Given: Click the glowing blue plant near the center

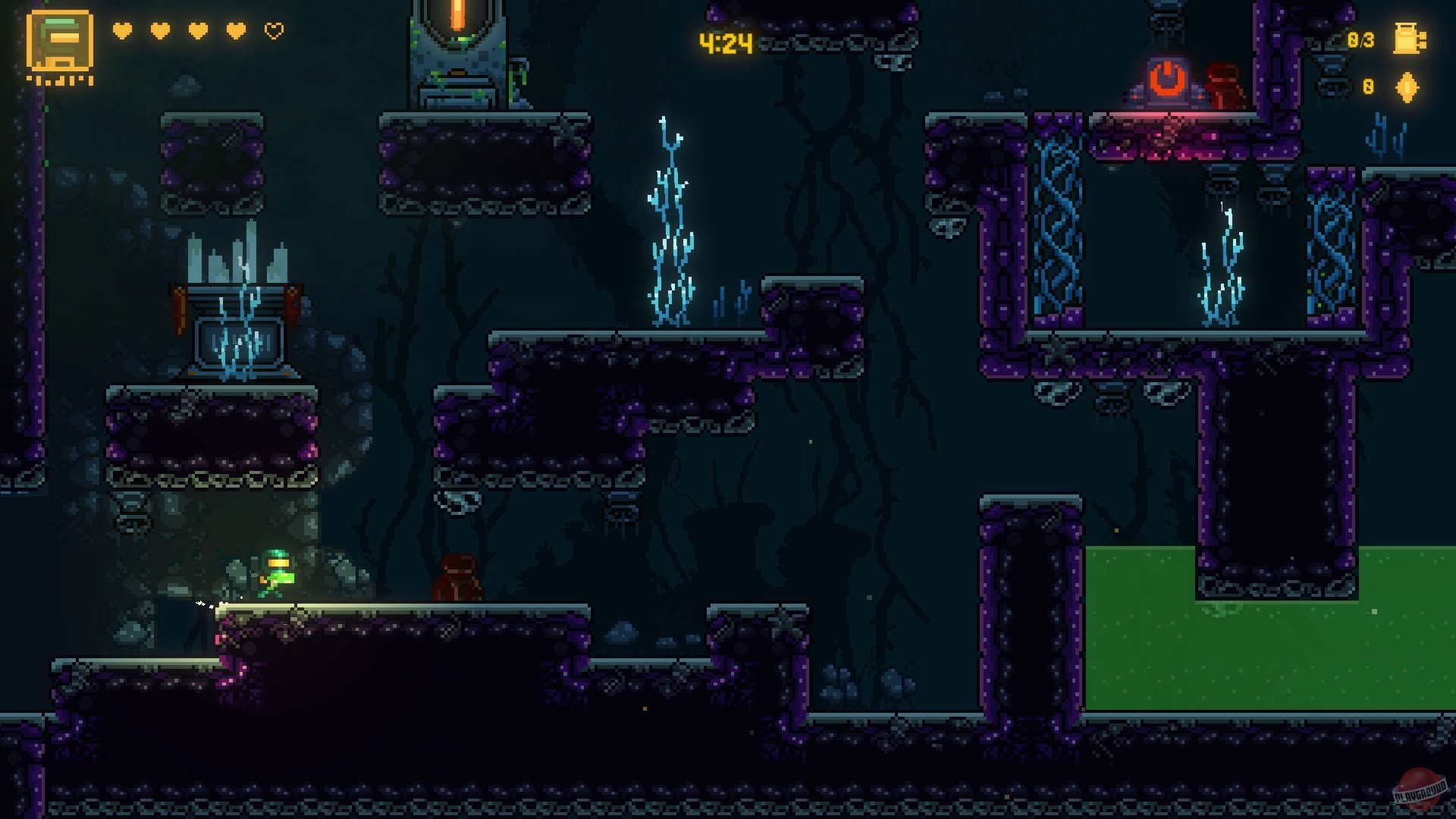Looking at the screenshot, I should tap(671, 220).
